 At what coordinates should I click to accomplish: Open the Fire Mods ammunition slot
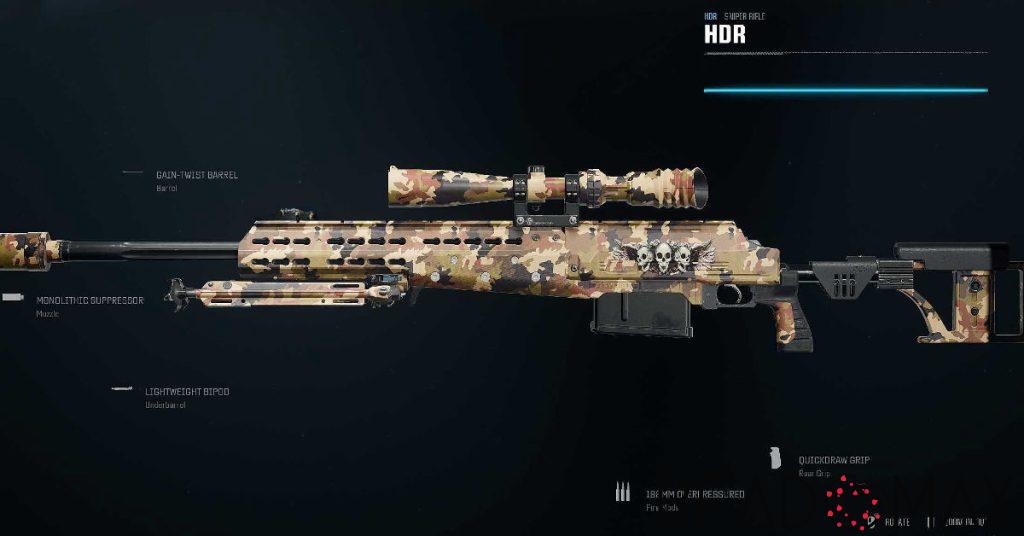pyautogui.click(x=695, y=494)
